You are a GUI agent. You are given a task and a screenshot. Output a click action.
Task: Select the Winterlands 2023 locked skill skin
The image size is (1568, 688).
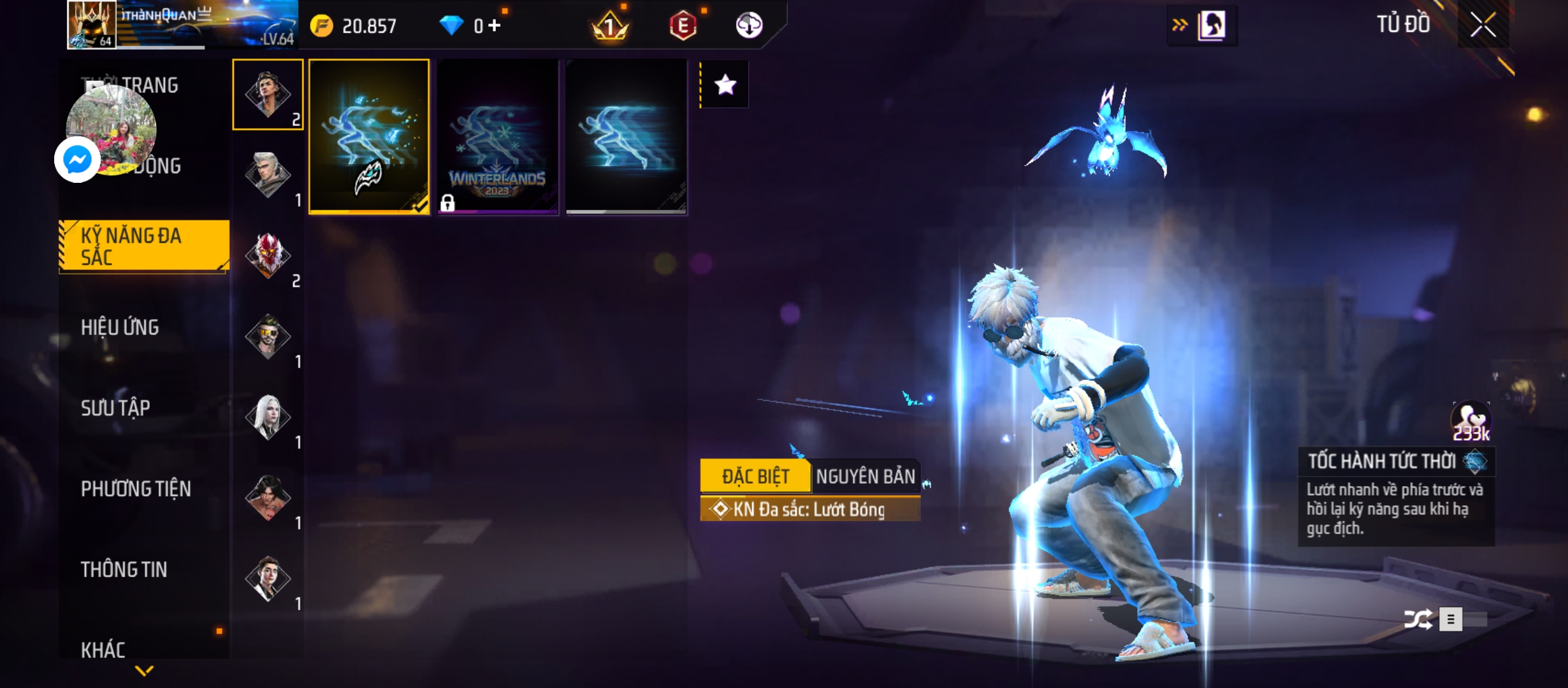(x=498, y=137)
